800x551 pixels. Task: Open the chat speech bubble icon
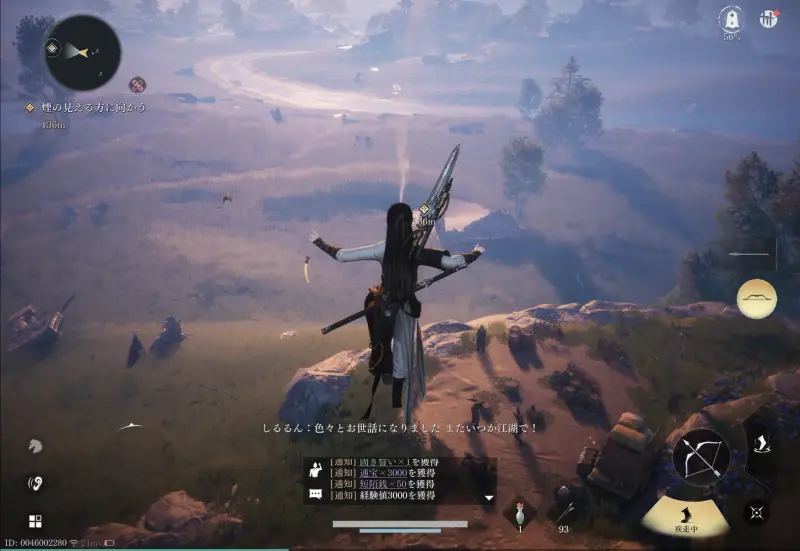[x=316, y=494]
